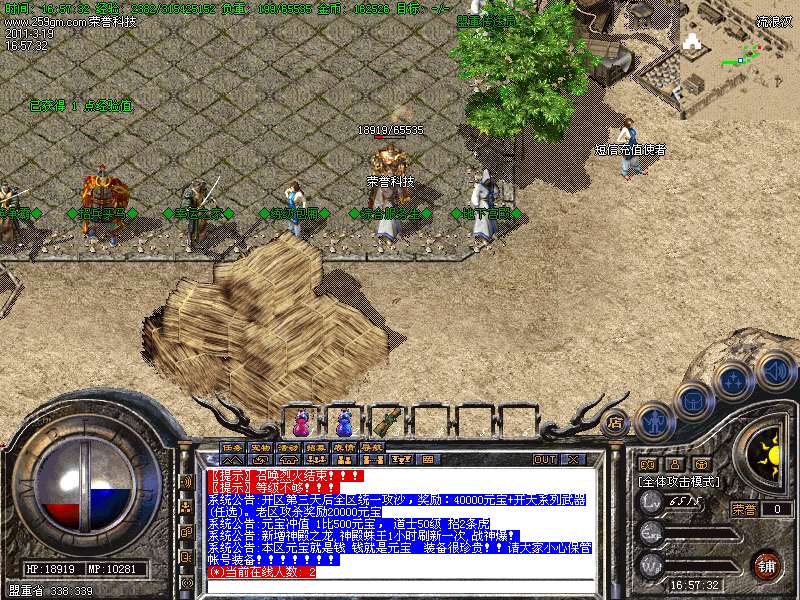The height and width of the screenshot is (600, 800).
Task: Switch to the 活动 events tab
Action: [288, 447]
